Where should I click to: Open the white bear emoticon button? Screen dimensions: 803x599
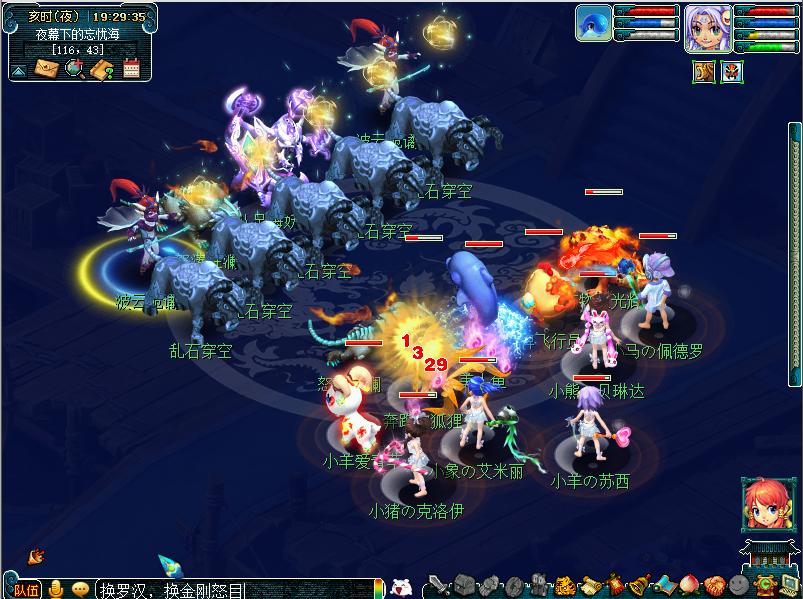coord(401,588)
